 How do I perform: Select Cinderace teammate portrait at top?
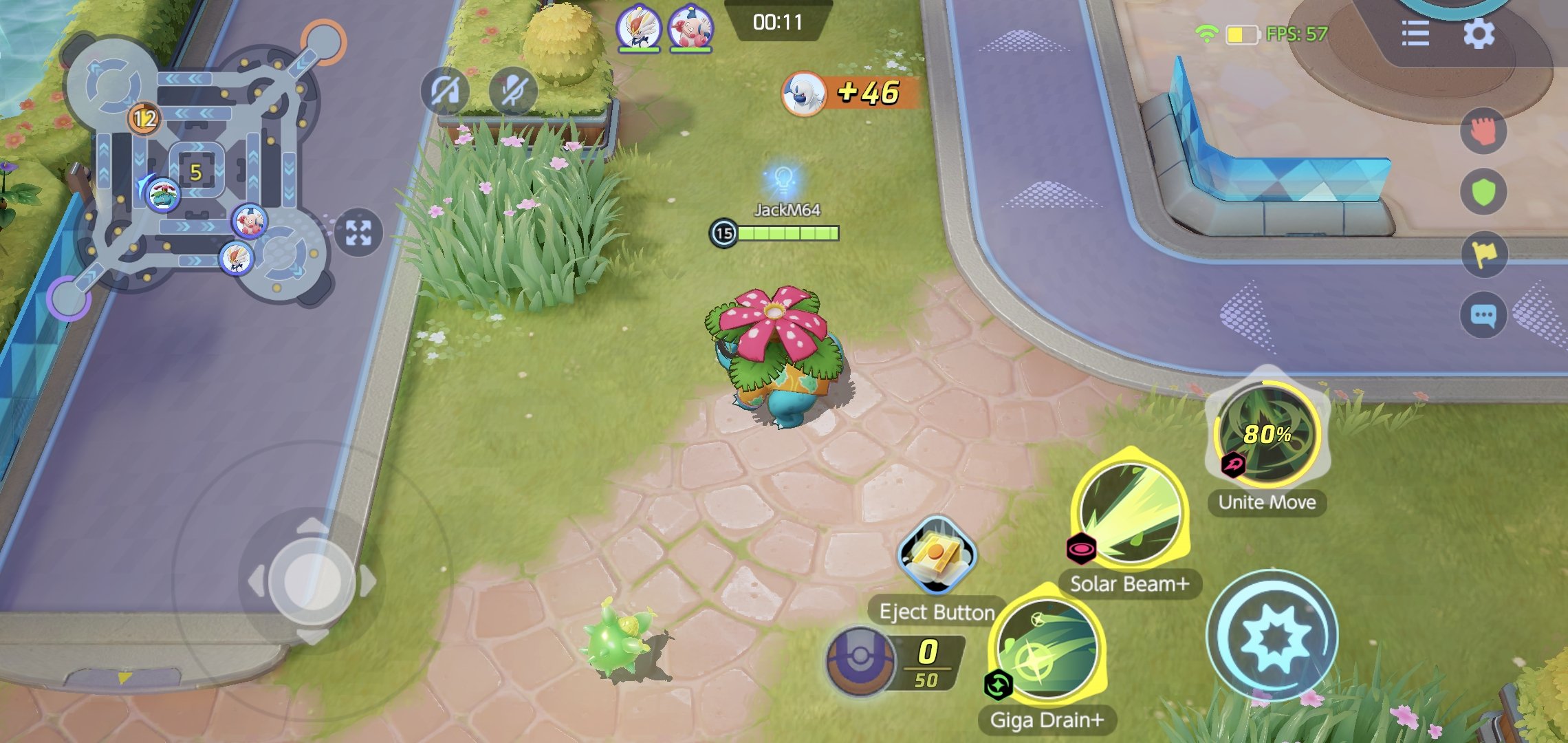(x=639, y=29)
